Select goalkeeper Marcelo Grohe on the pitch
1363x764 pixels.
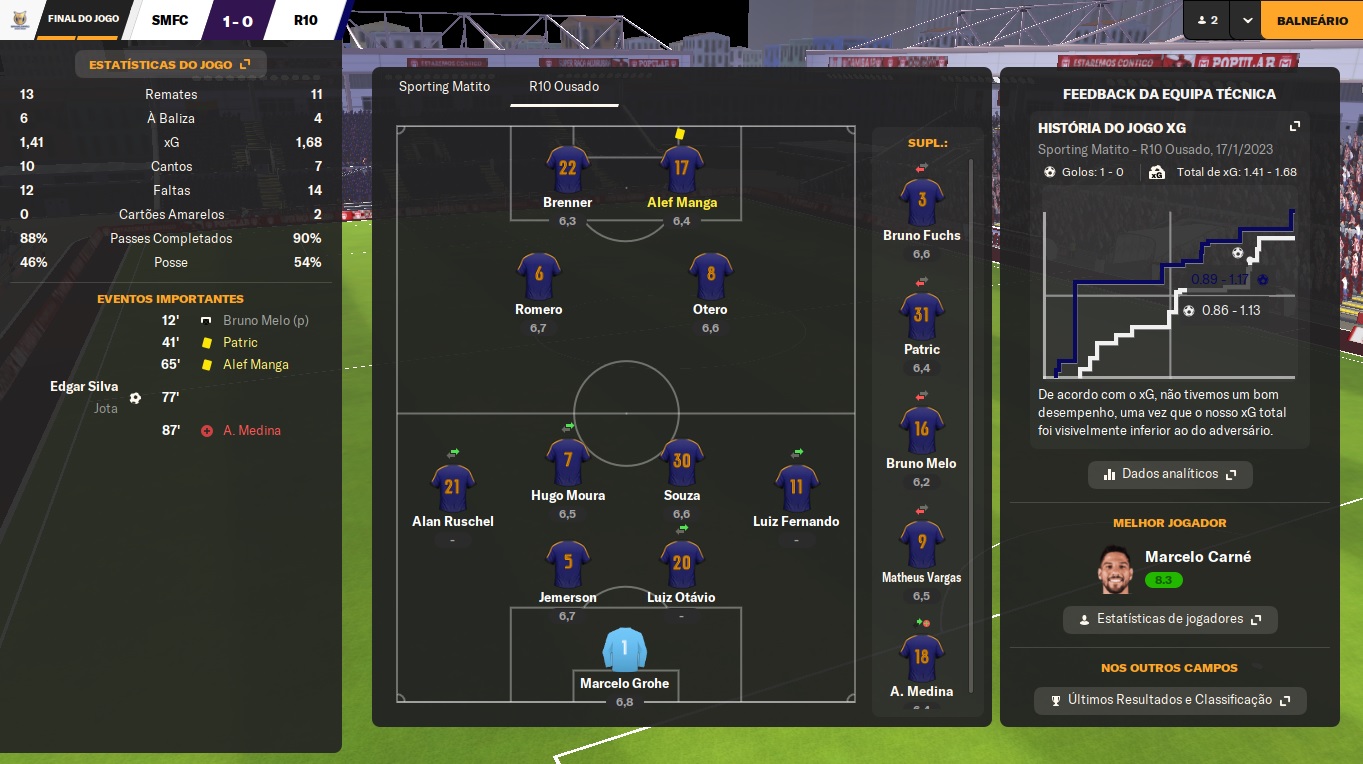point(625,650)
